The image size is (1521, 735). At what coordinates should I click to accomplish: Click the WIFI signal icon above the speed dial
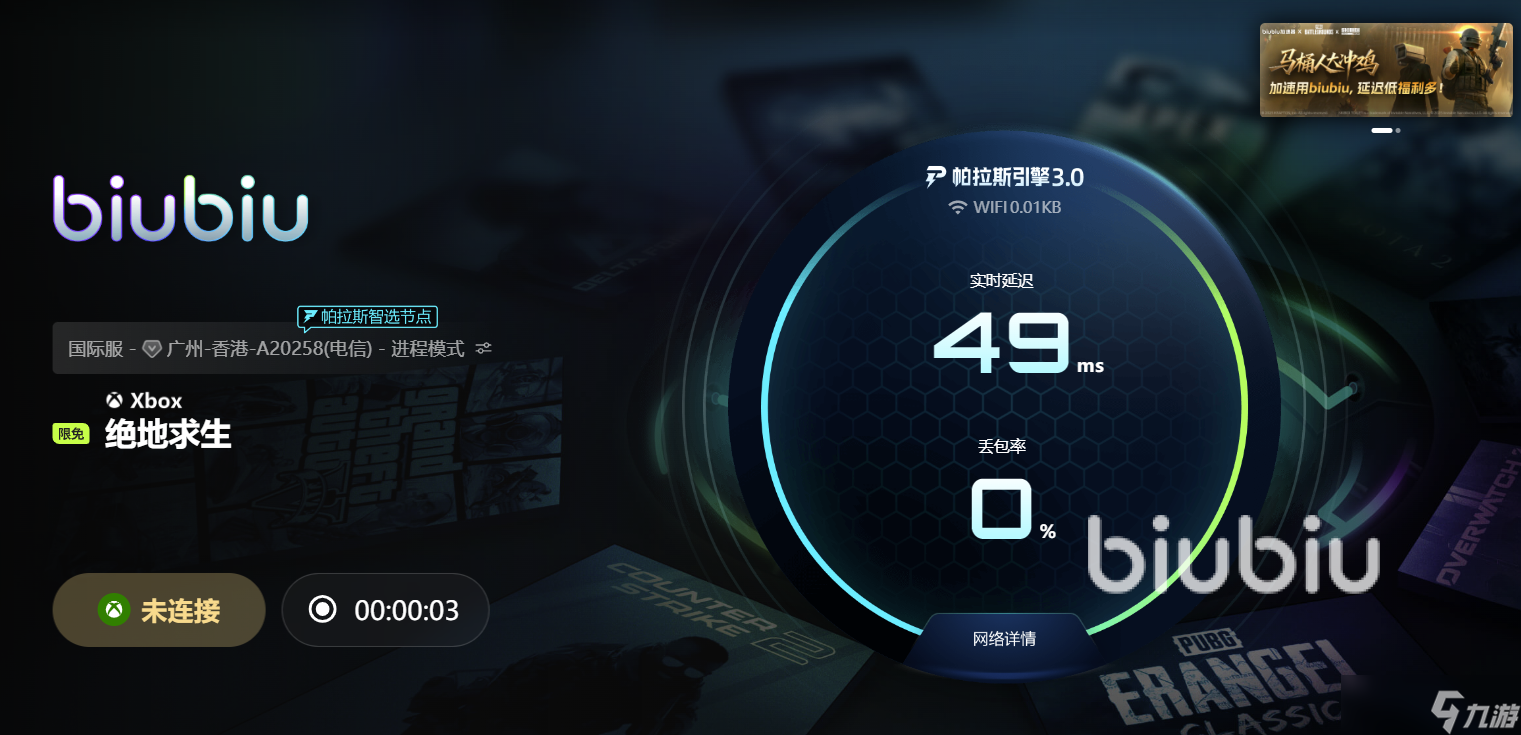point(959,207)
